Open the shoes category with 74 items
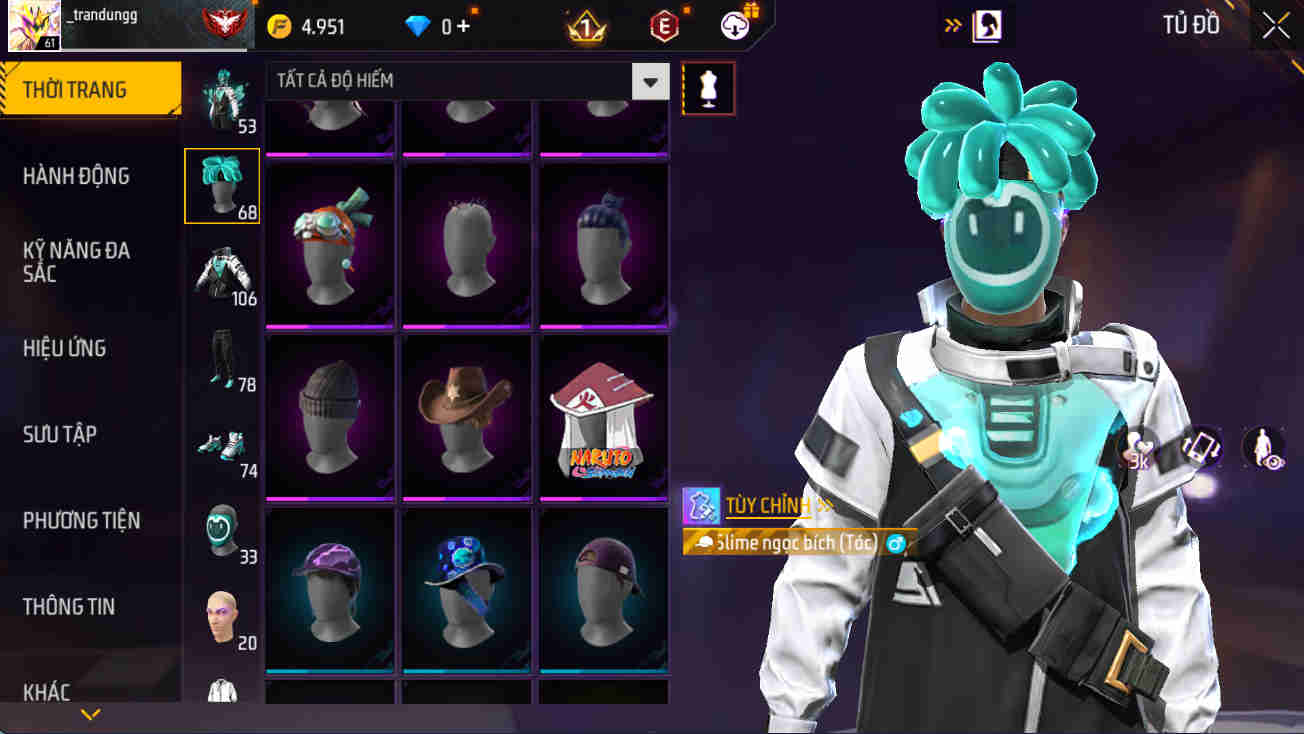1304x734 pixels. (221, 441)
